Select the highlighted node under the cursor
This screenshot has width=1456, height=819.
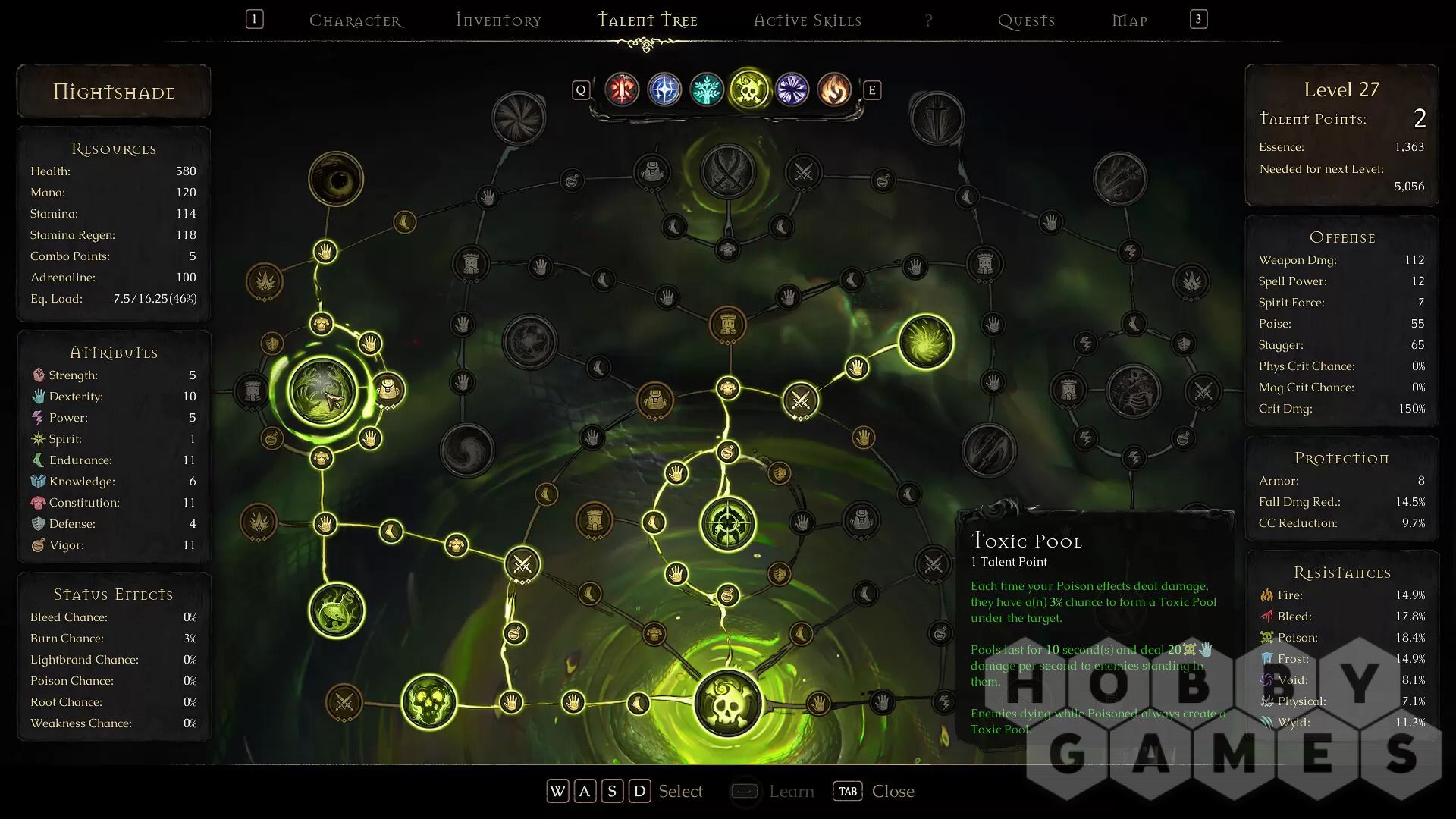(322, 391)
